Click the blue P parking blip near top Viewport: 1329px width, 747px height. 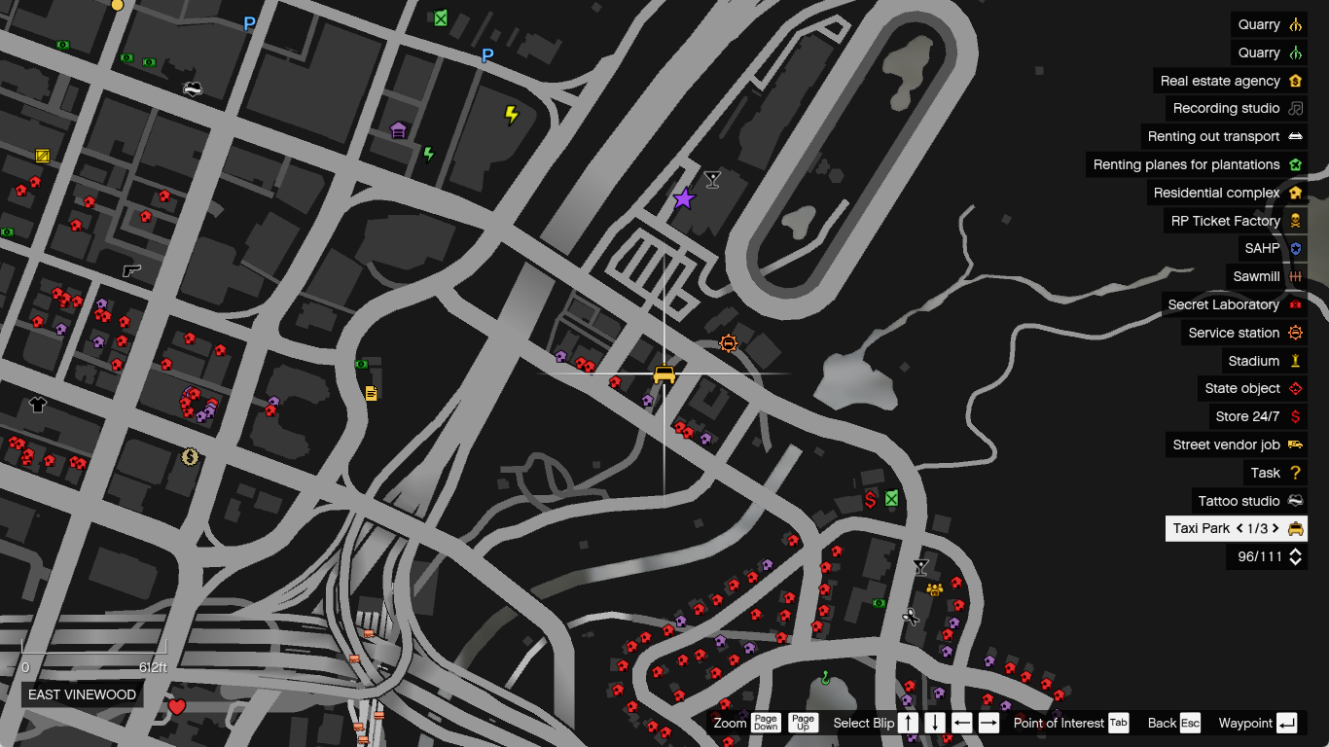tap(248, 23)
